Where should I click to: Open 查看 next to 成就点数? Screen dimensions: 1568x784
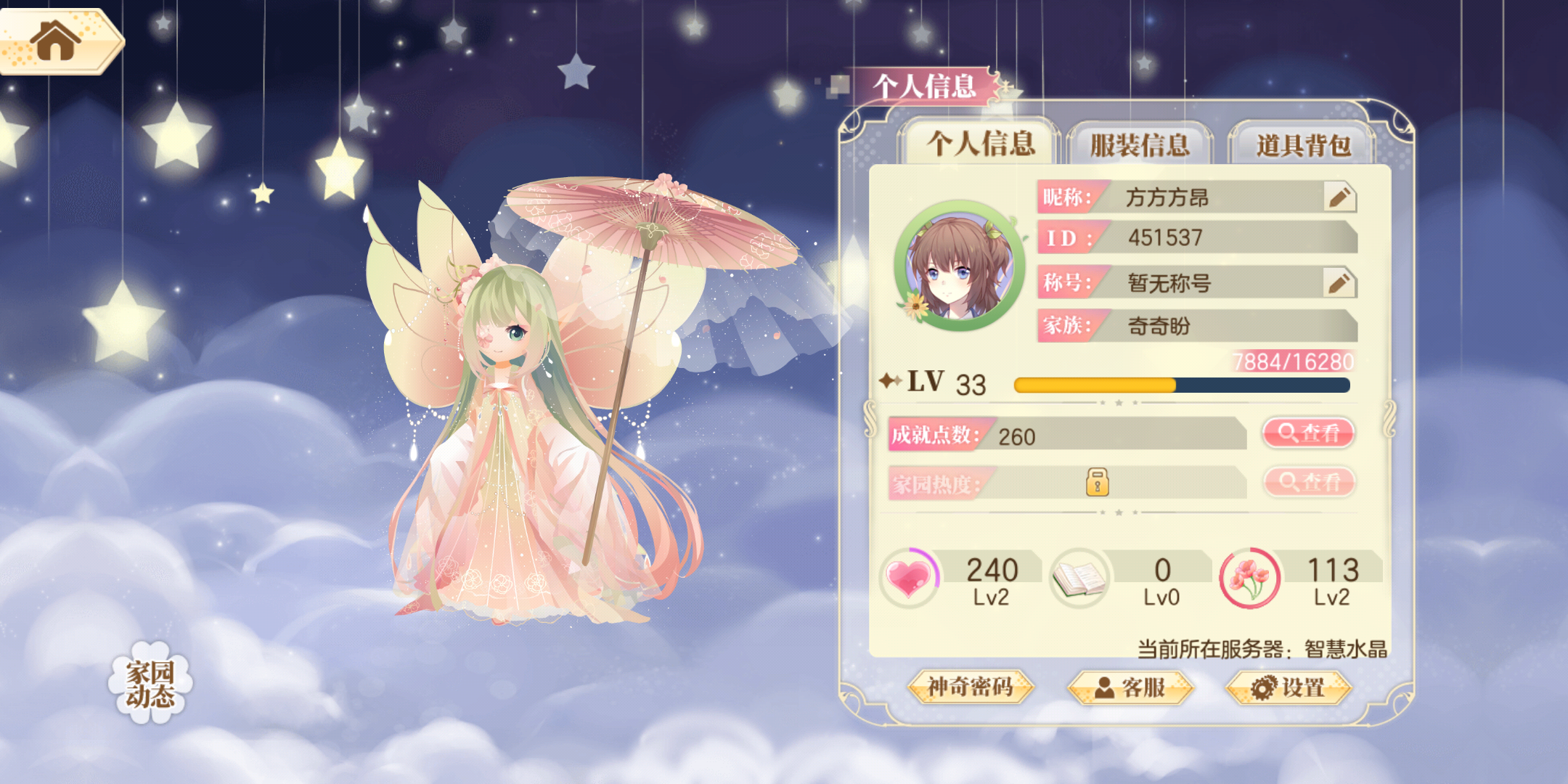click(1307, 433)
